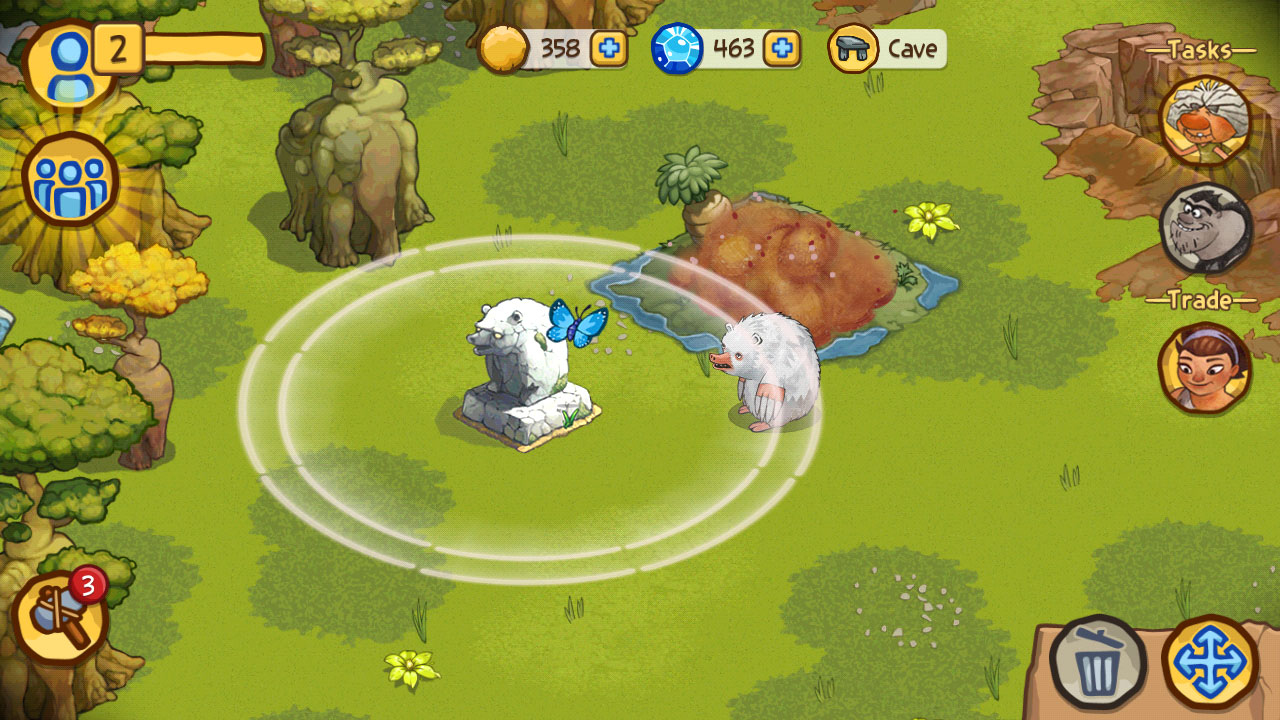Image resolution: width=1280 pixels, height=720 pixels.
Task: Activate the blue arrows move tool
Action: click(1210, 662)
